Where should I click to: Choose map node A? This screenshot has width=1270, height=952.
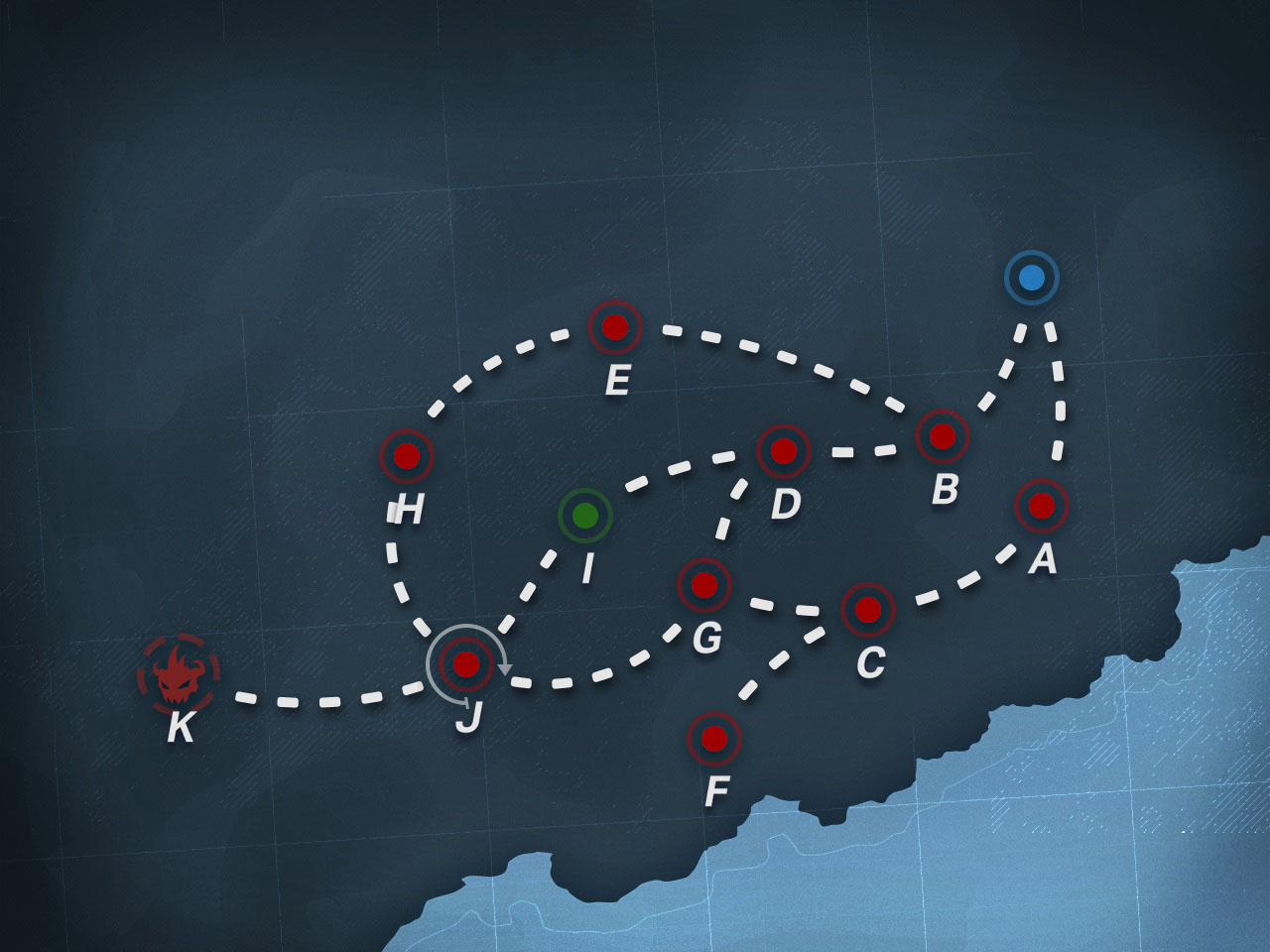[x=1041, y=506]
